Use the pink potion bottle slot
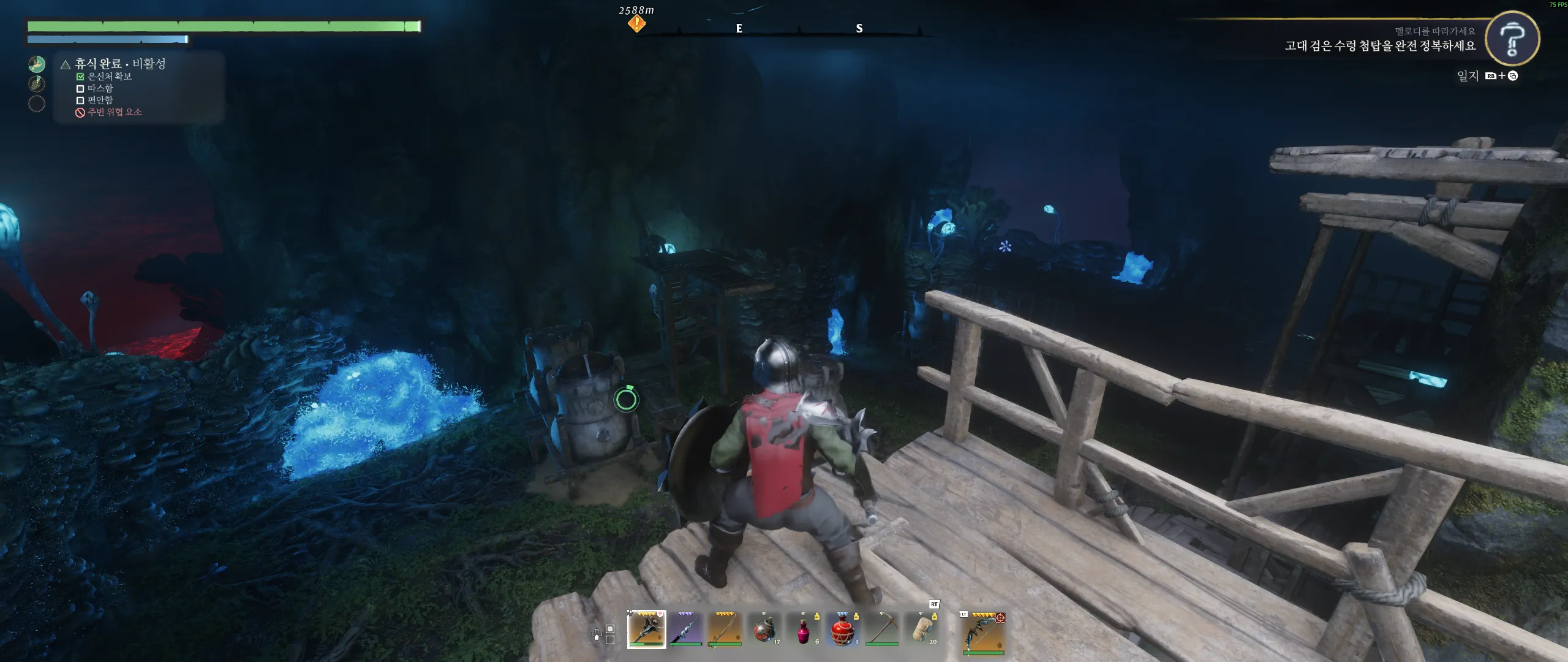Screen dimensions: 1568x662 [x=803, y=629]
